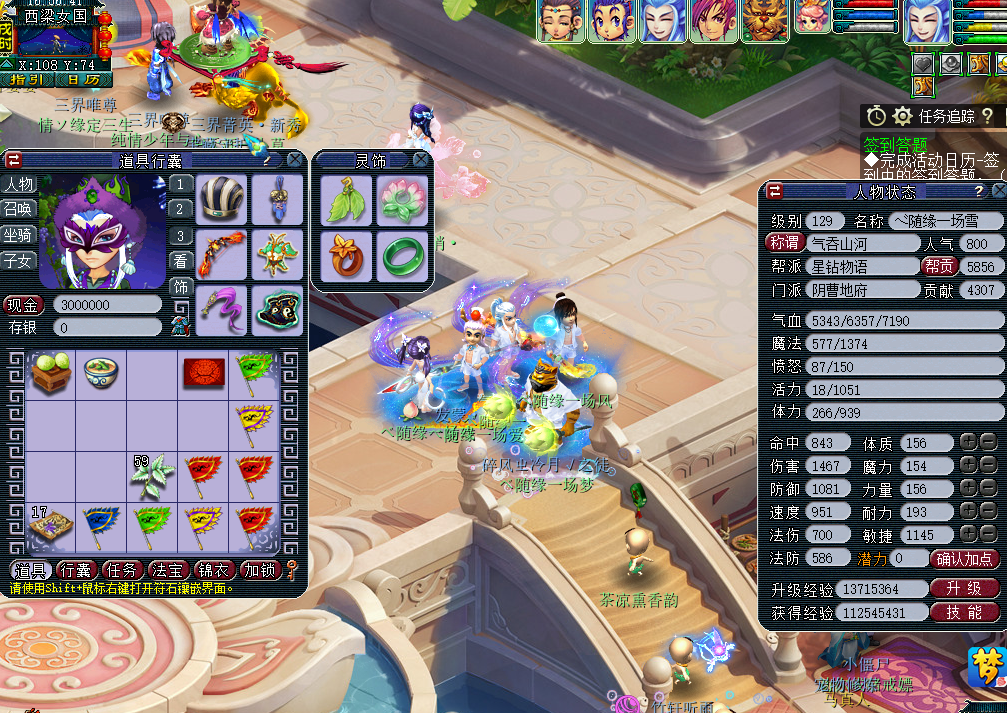The image size is (1007, 713).
Task: Click the 确认加点 confirm points button
Action: 964,558
